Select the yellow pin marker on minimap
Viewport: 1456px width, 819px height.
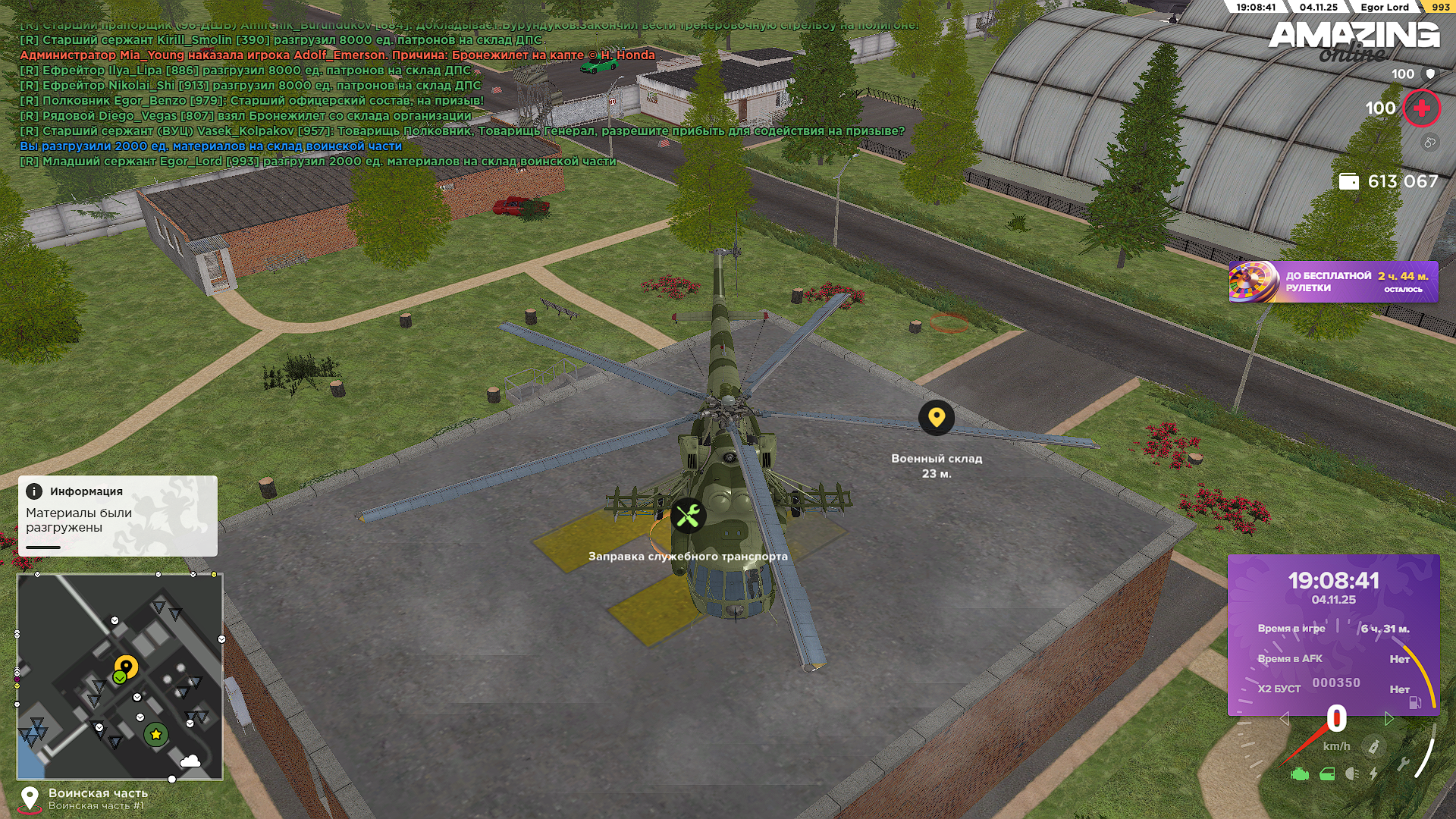pyautogui.click(x=127, y=667)
